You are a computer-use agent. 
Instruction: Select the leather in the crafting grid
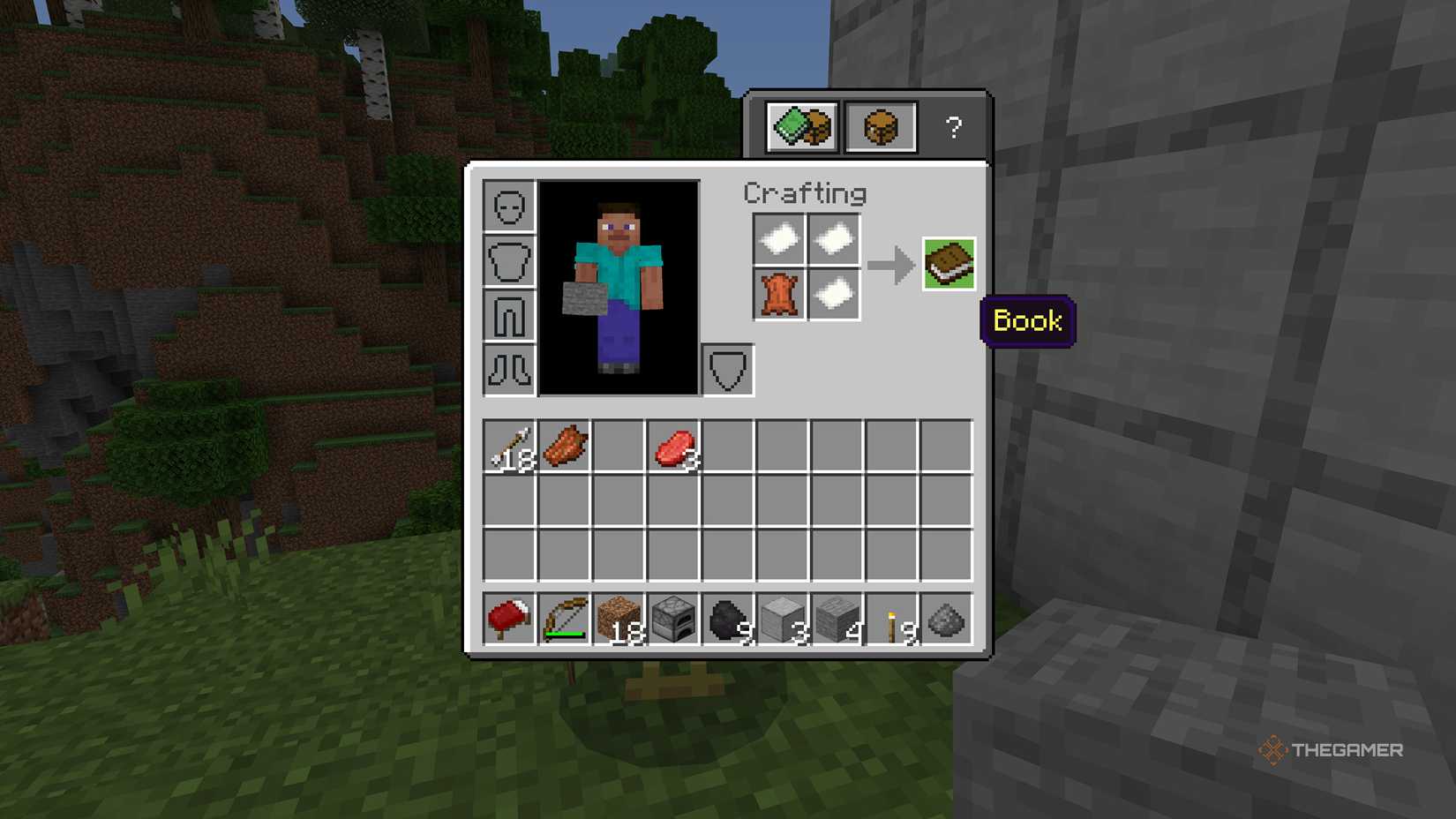click(779, 294)
